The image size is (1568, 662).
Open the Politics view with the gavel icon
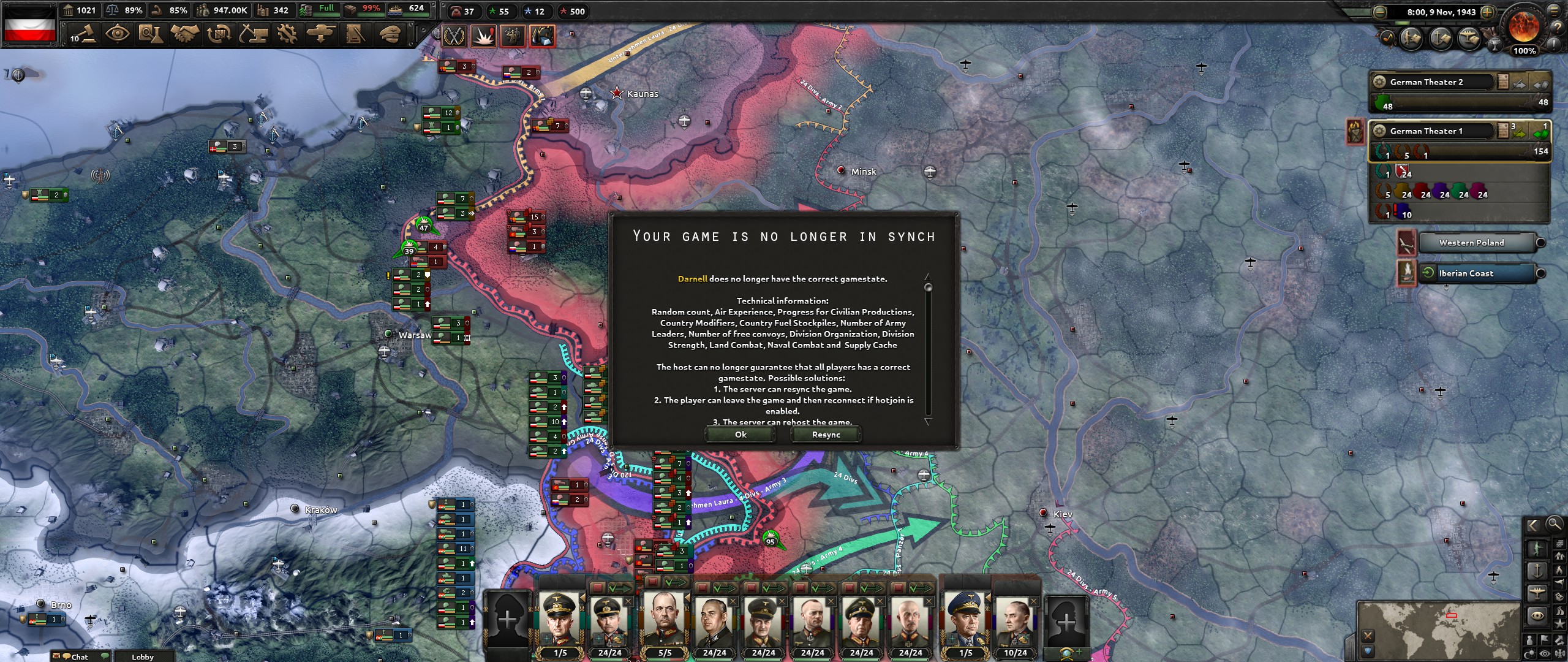[x=86, y=35]
